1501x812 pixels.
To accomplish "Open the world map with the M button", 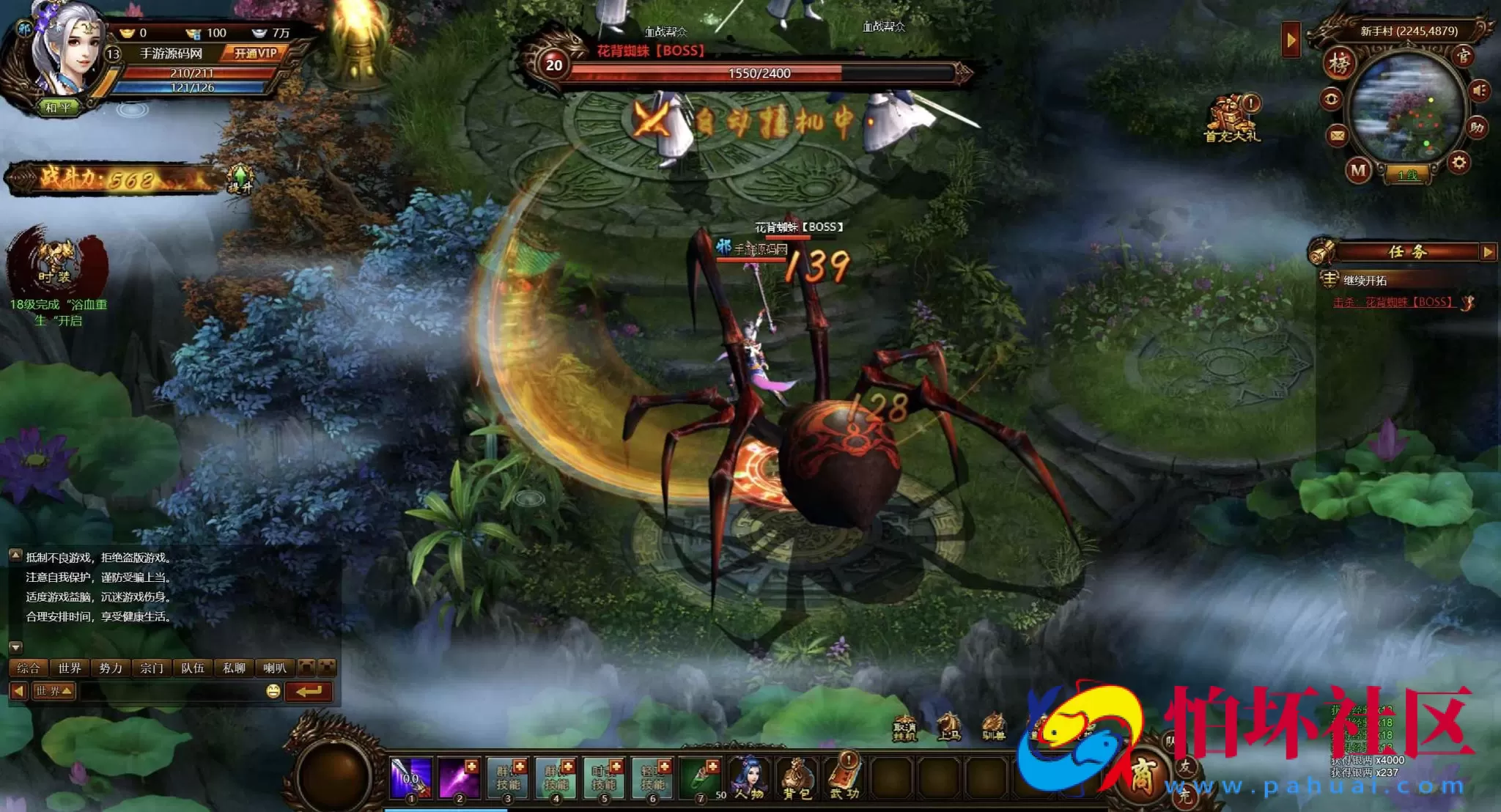I will tap(1358, 171).
